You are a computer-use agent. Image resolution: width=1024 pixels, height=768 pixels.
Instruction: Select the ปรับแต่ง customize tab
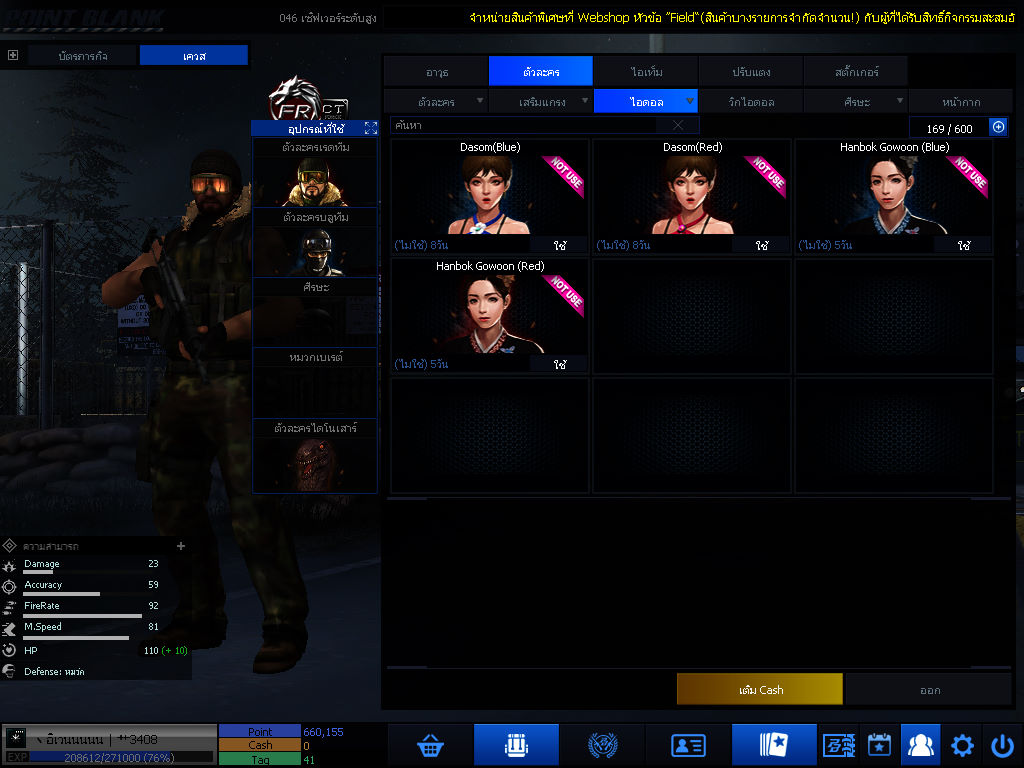tap(750, 72)
